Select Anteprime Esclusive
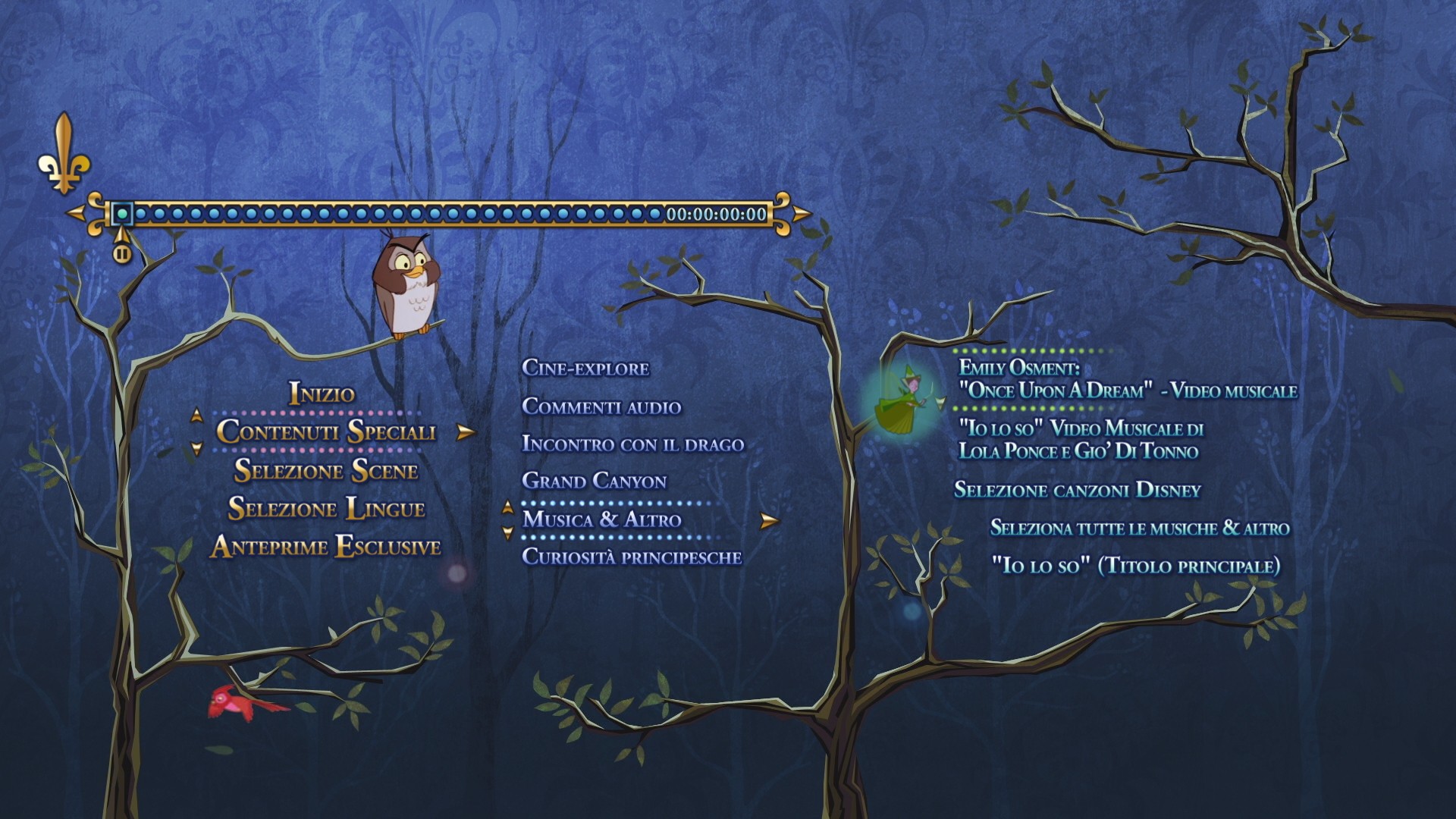 pyautogui.click(x=326, y=547)
